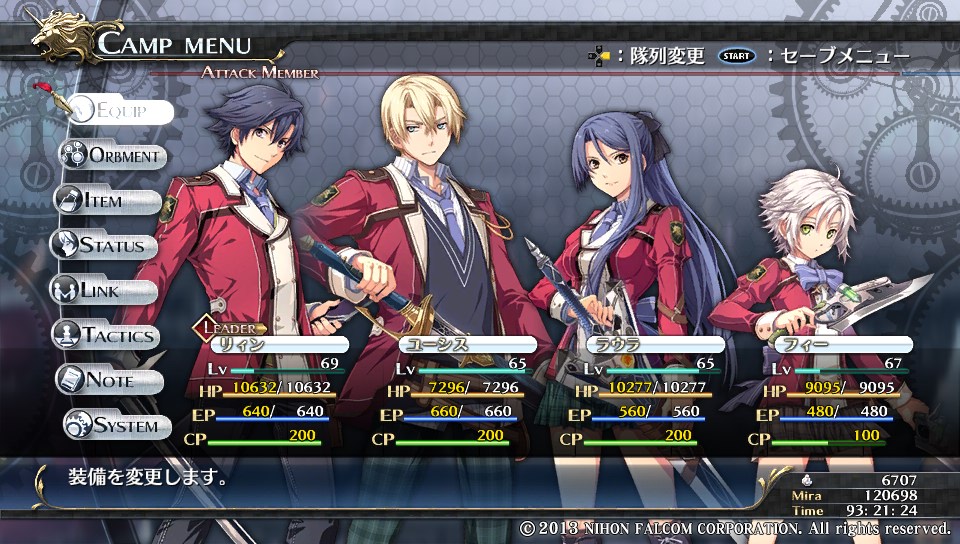Select the Tactics menu entry
Screen dimensions: 960x544
point(106,336)
